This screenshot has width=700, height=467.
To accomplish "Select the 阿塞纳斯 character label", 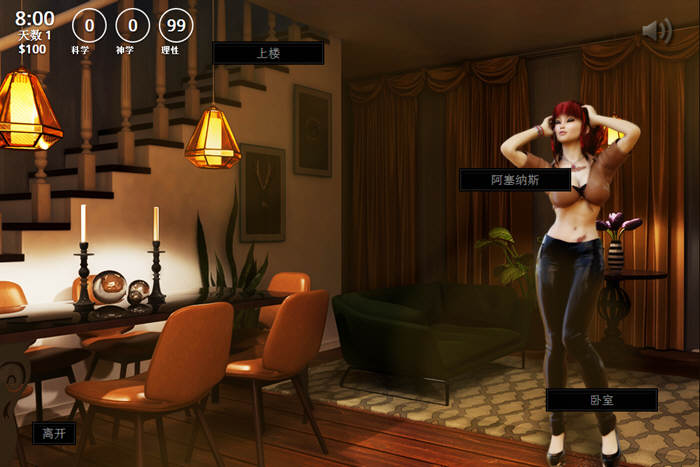I will (x=514, y=180).
